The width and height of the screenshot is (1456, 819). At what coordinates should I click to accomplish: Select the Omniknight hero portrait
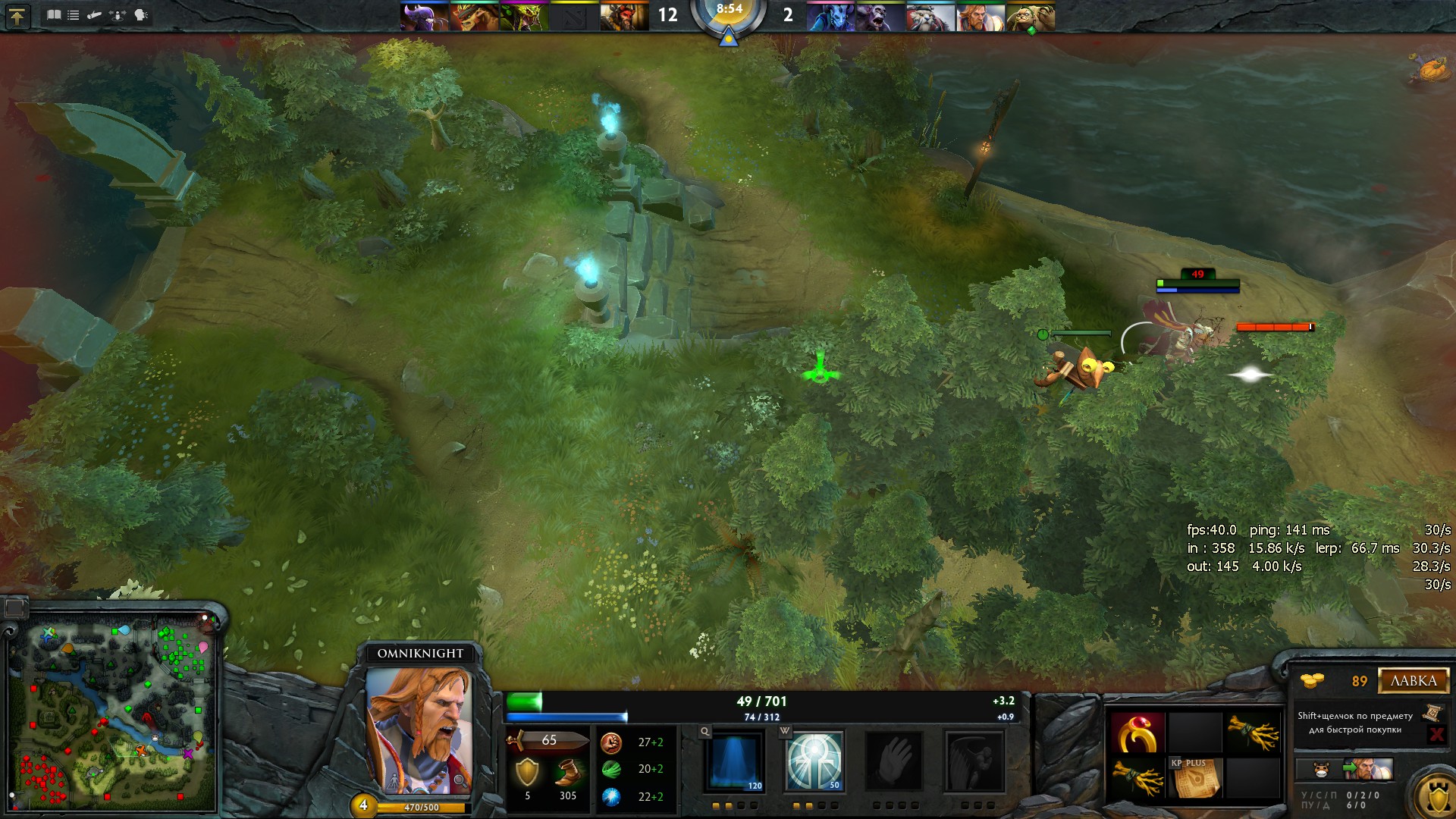pyautogui.click(x=419, y=730)
